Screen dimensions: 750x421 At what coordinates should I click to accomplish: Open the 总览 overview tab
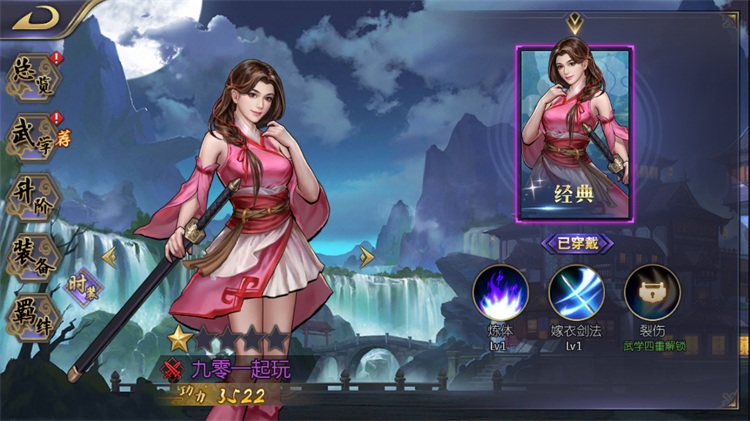pos(32,78)
